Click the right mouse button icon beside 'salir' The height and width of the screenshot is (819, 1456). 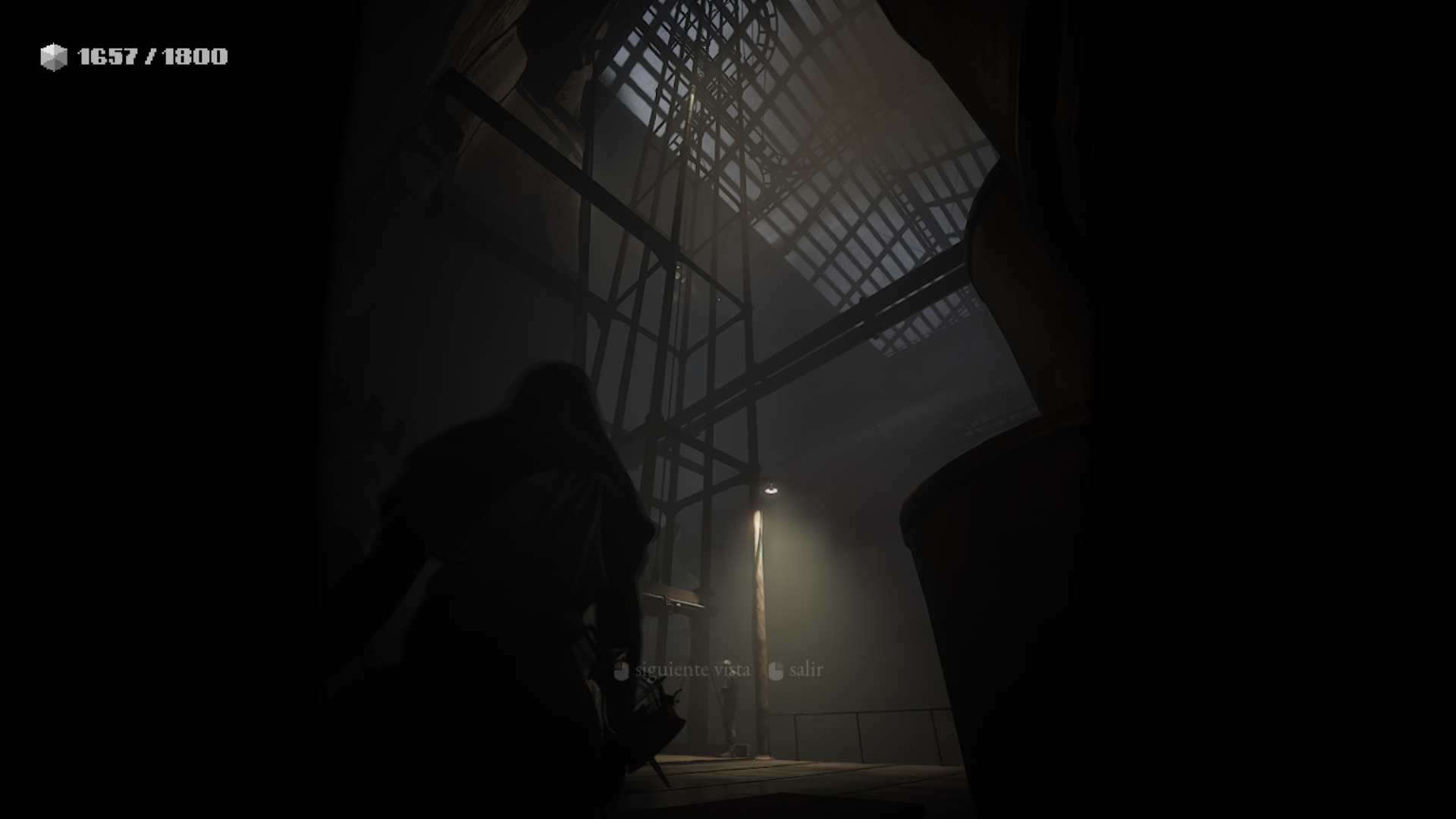(775, 670)
